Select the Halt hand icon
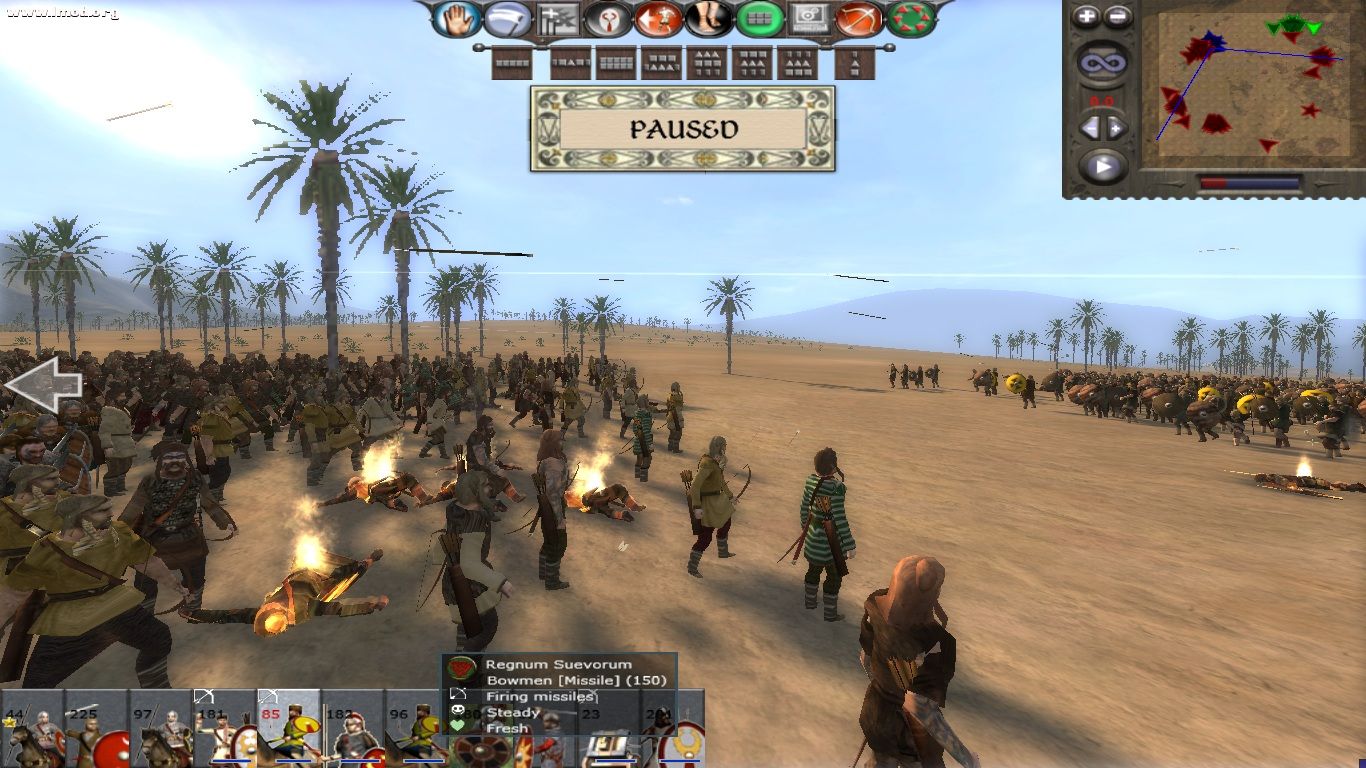The height and width of the screenshot is (768, 1366). [456, 18]
